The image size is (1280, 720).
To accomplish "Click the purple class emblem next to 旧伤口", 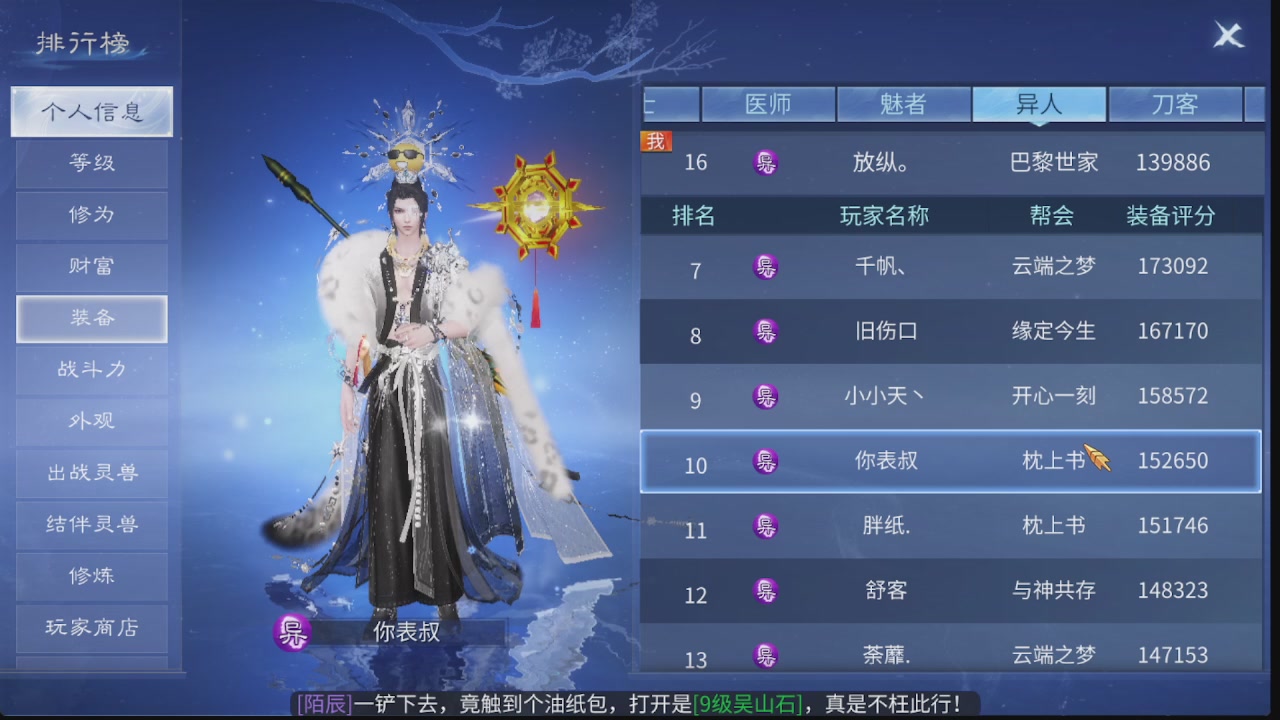I will pos(766,331).
